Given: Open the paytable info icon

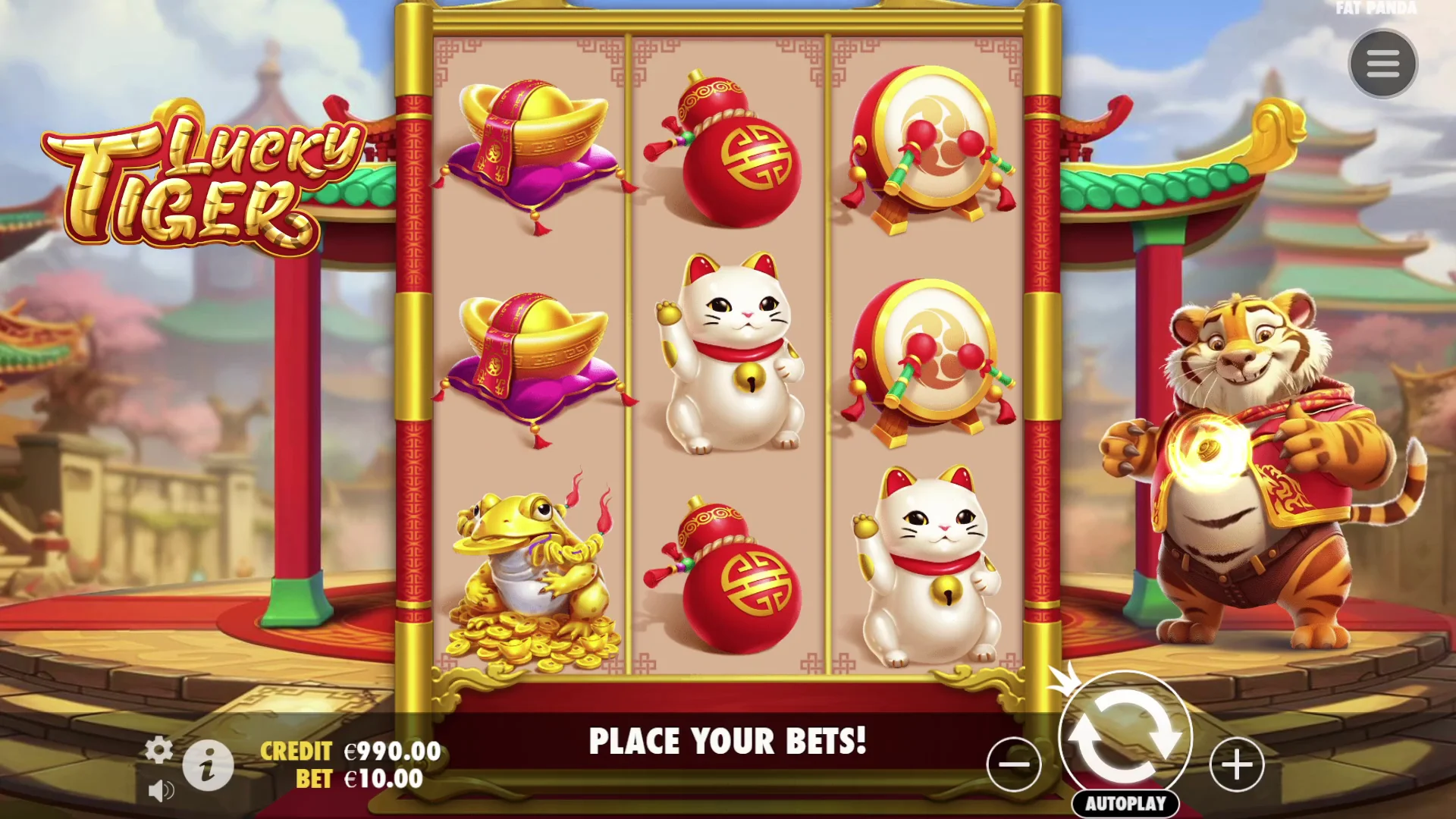Looking at the screenshot, I should [x=207, y=764].
